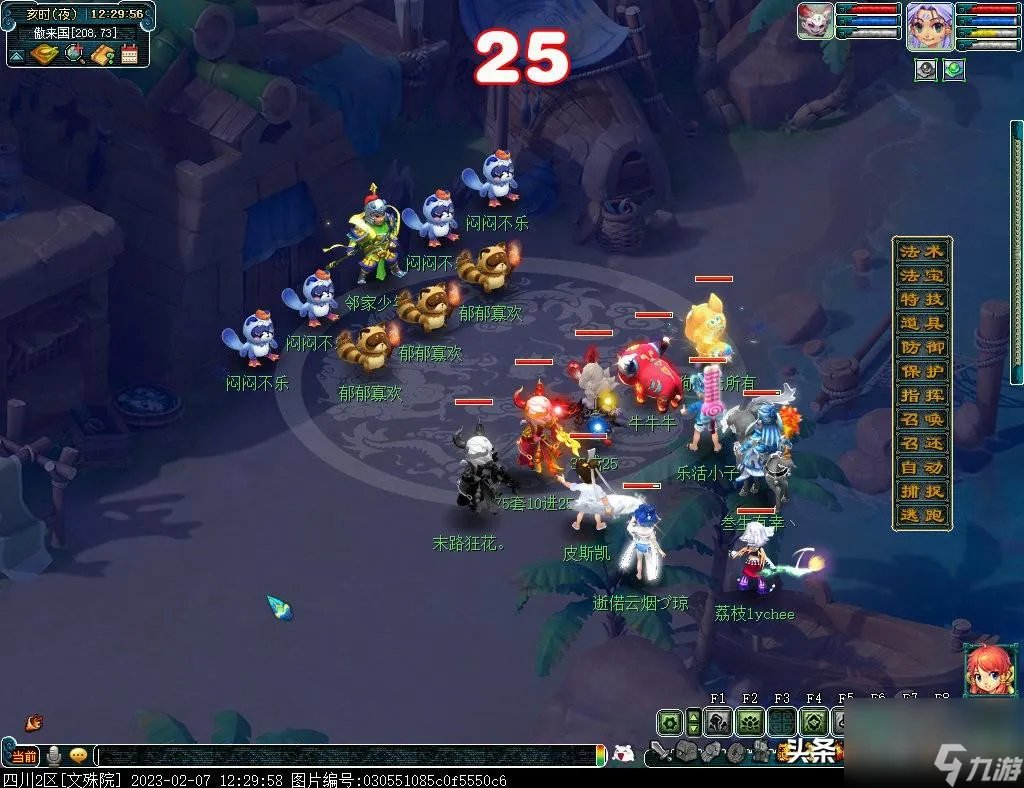
Task: Click the purple-haired character portrait
Action: pyautogui.click(x=929, y=26)
